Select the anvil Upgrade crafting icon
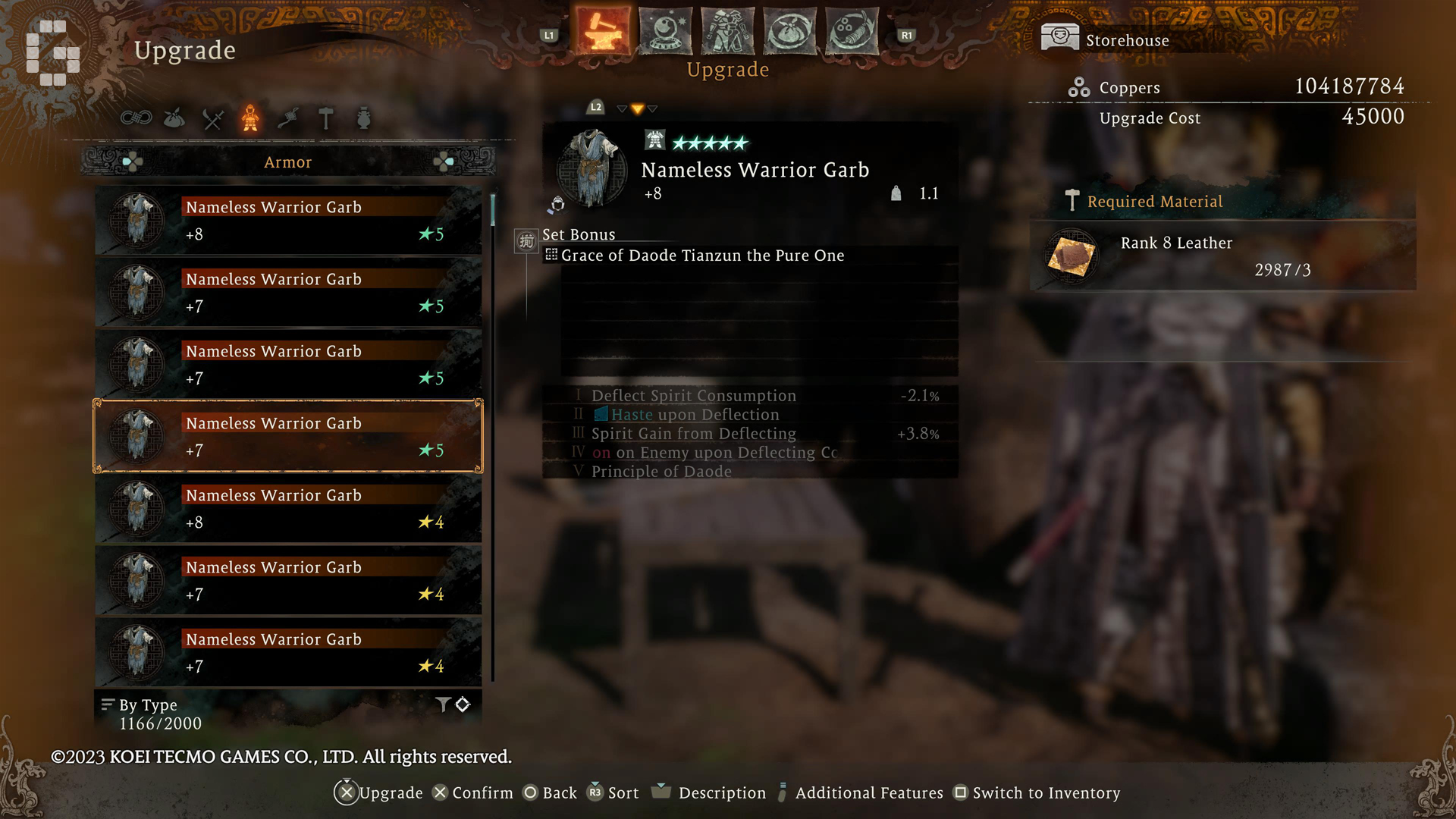Screen dimensions: 1456x819 (603, 30)
